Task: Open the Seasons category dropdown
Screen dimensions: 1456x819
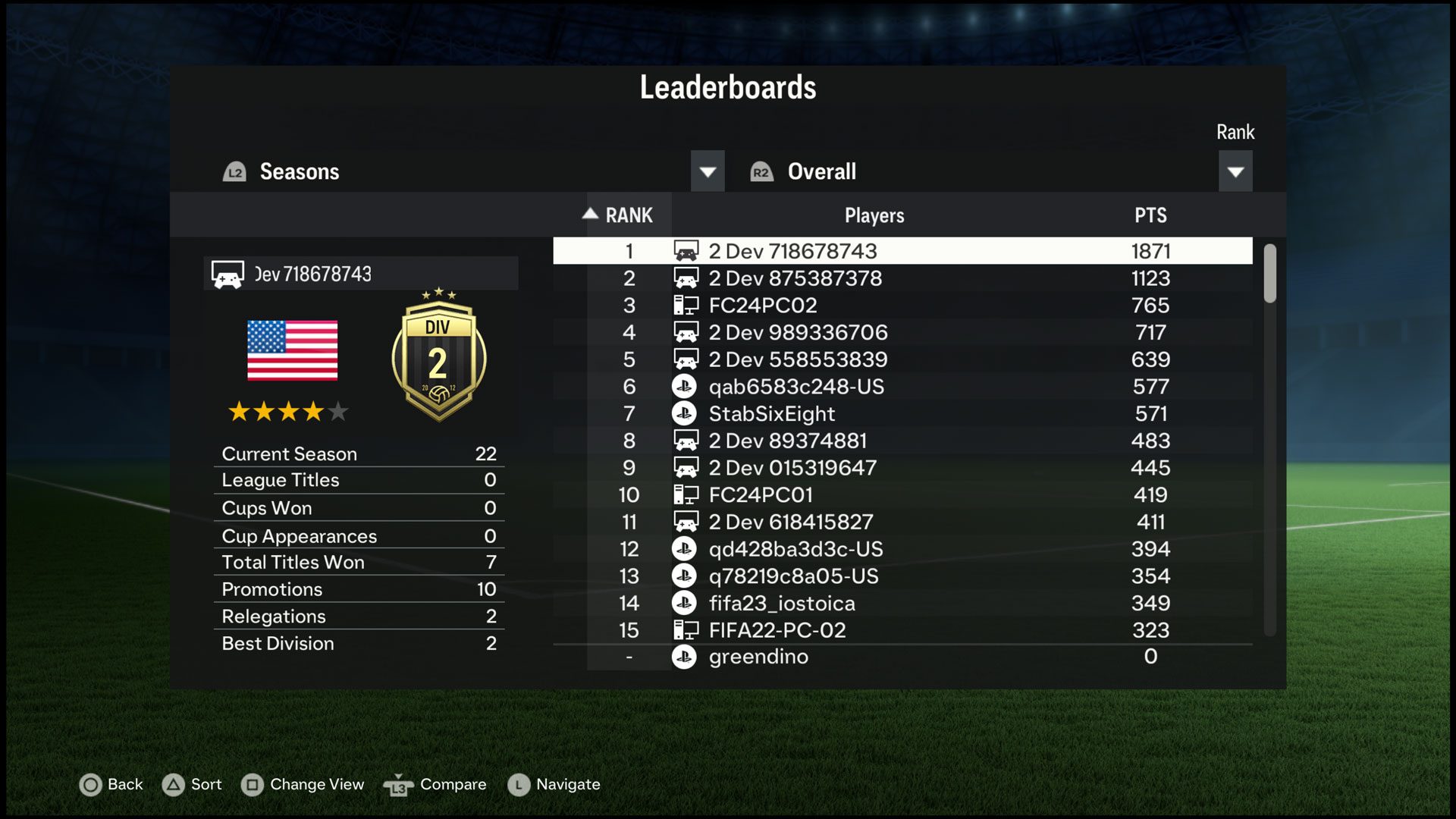Action: click(707, 171)
